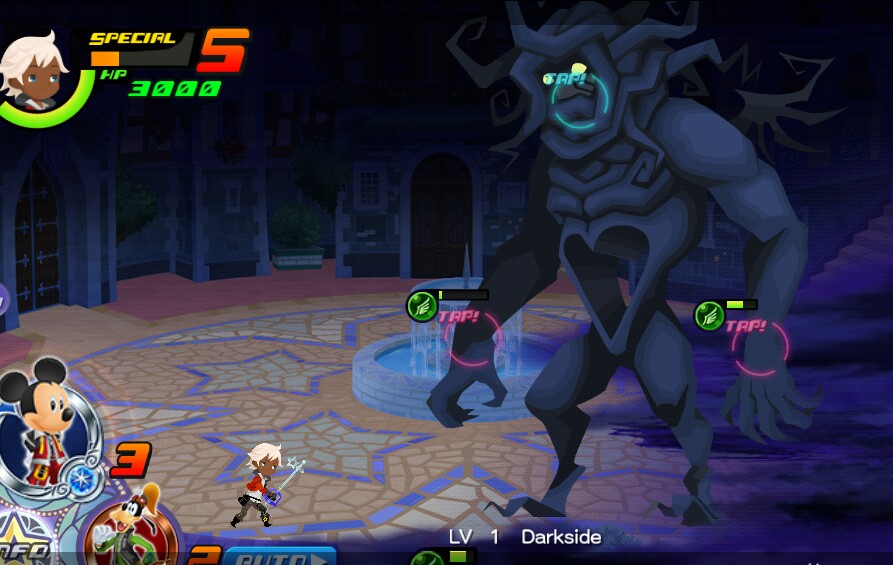The width and height of the screenshot is (893, 565).
Task: Toggle the AUTO battle button
Action: pos(279,555)
